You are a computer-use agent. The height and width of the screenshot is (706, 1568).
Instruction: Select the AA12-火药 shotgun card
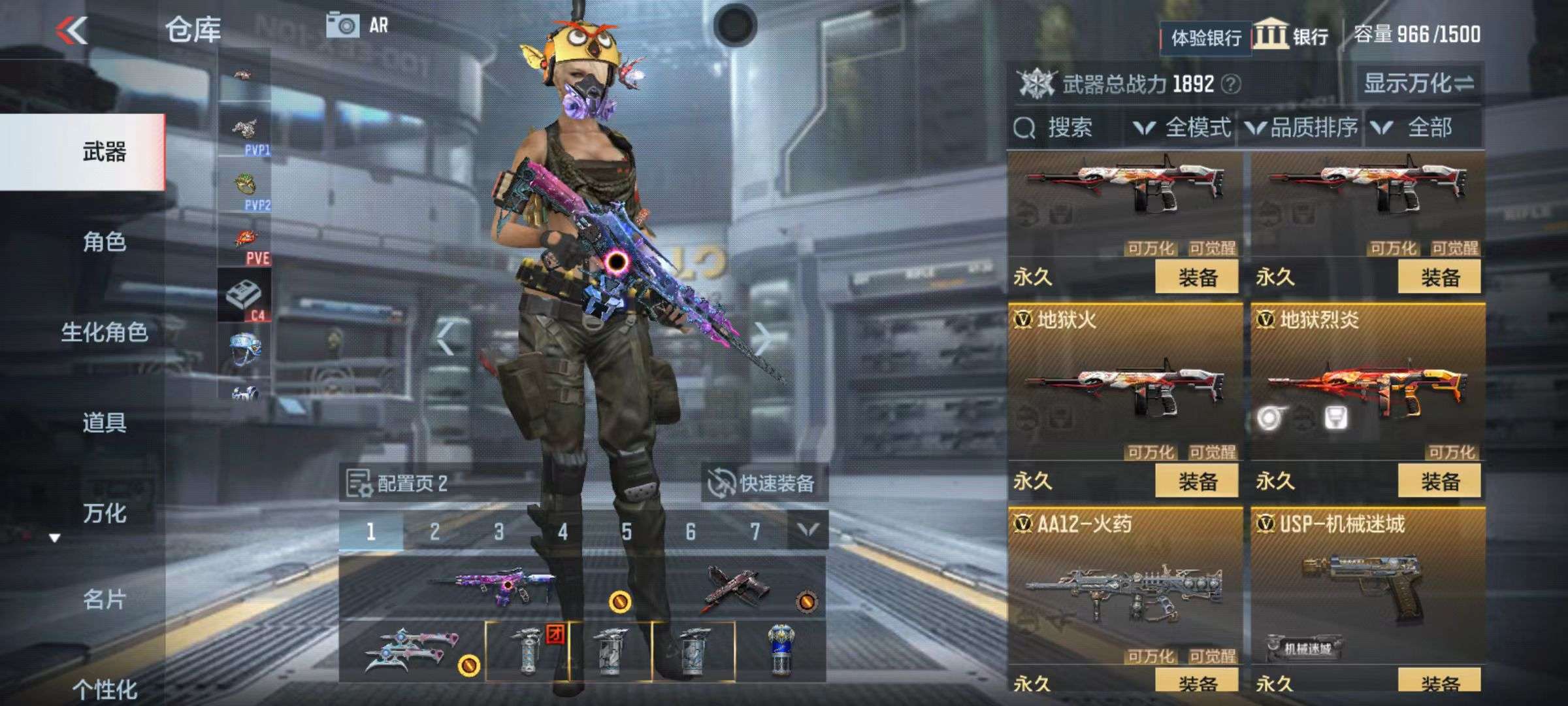pos(1125,588)
